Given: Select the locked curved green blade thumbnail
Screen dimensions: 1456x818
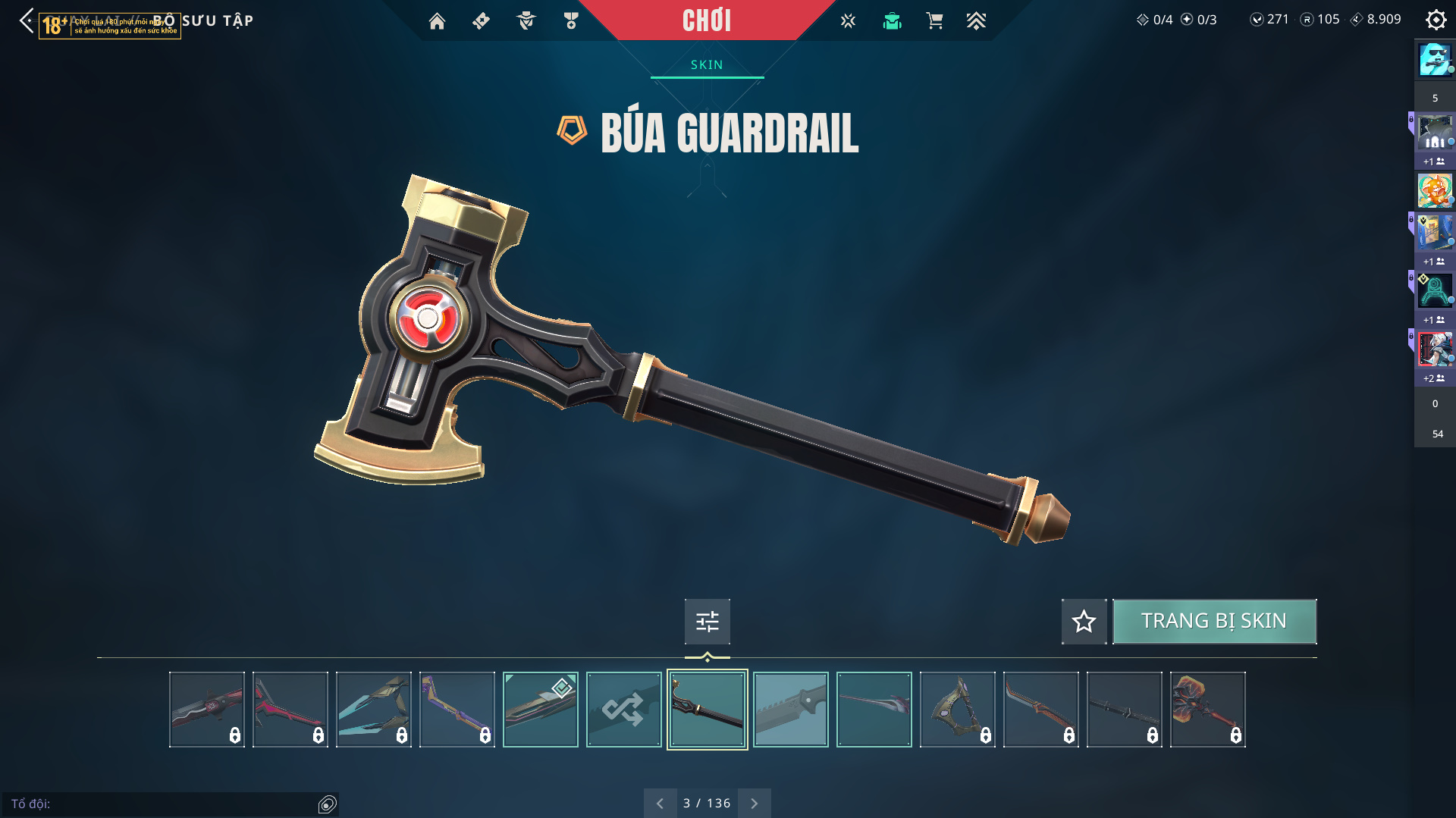Looking at the screenshot, I should [x=957, y=710].
